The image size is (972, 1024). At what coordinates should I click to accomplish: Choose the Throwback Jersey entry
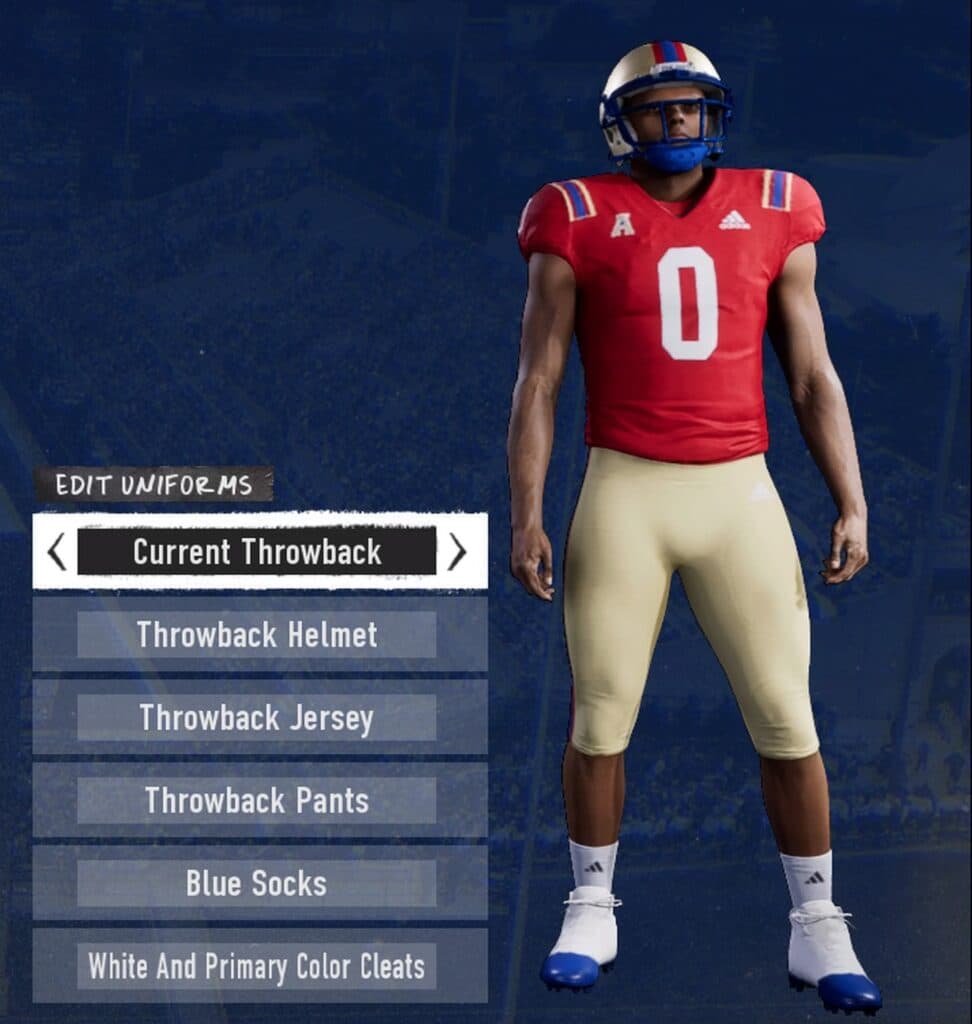[x=257, y=718]
